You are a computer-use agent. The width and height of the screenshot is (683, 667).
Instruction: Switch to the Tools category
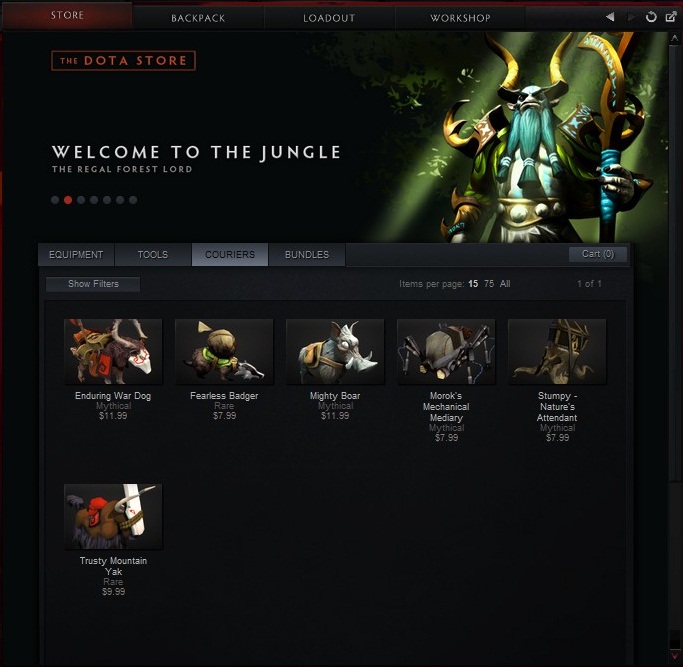(153, 255)
